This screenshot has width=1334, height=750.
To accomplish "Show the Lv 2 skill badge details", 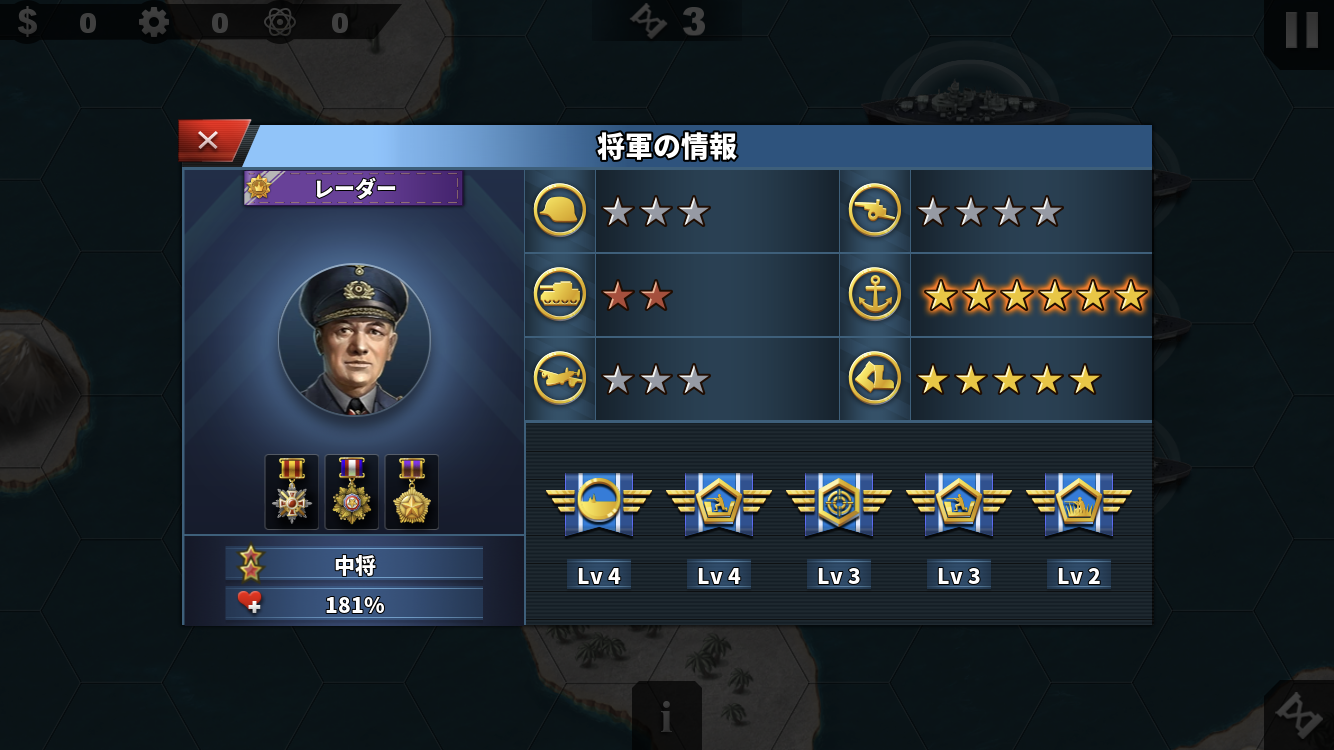I will click(1079, 502).
